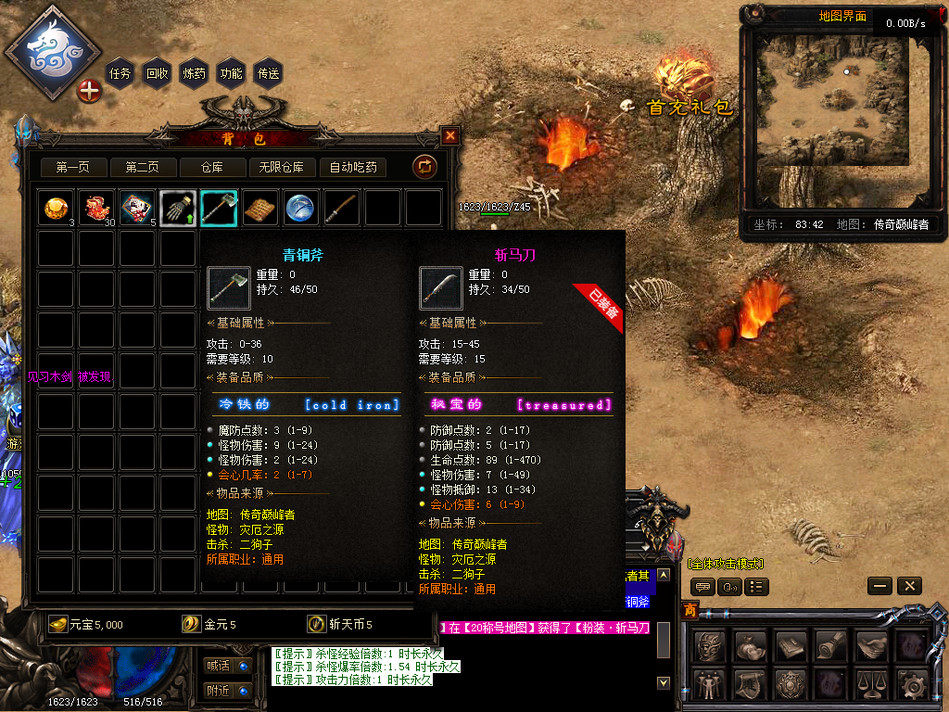
Task: Click the red plus button under the dragon emblem
Action: (x=90, y=91)
